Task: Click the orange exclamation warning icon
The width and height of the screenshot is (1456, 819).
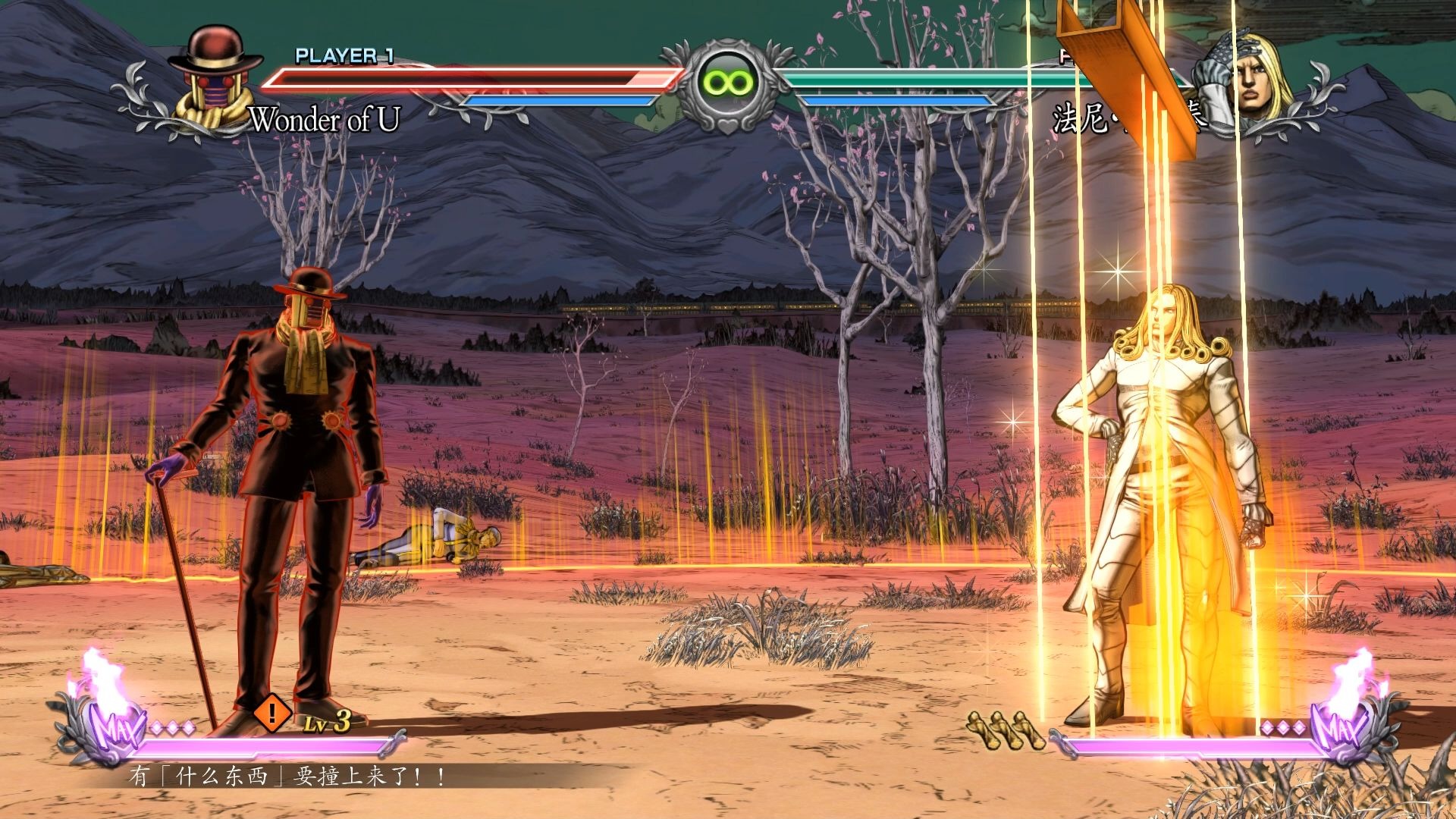Action: coord(271,713)
